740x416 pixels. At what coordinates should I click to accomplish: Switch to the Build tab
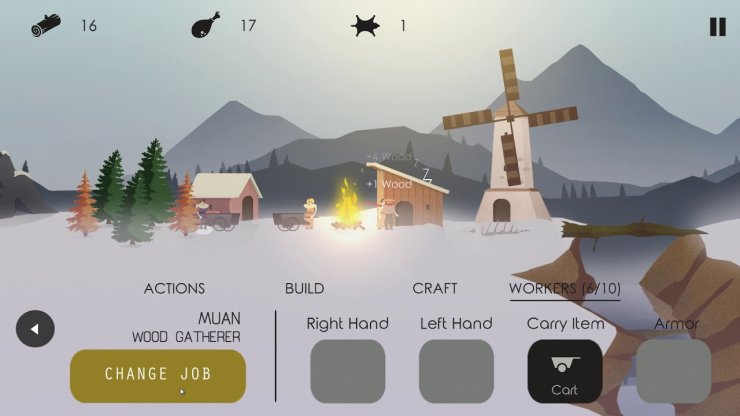click(304, 288)
